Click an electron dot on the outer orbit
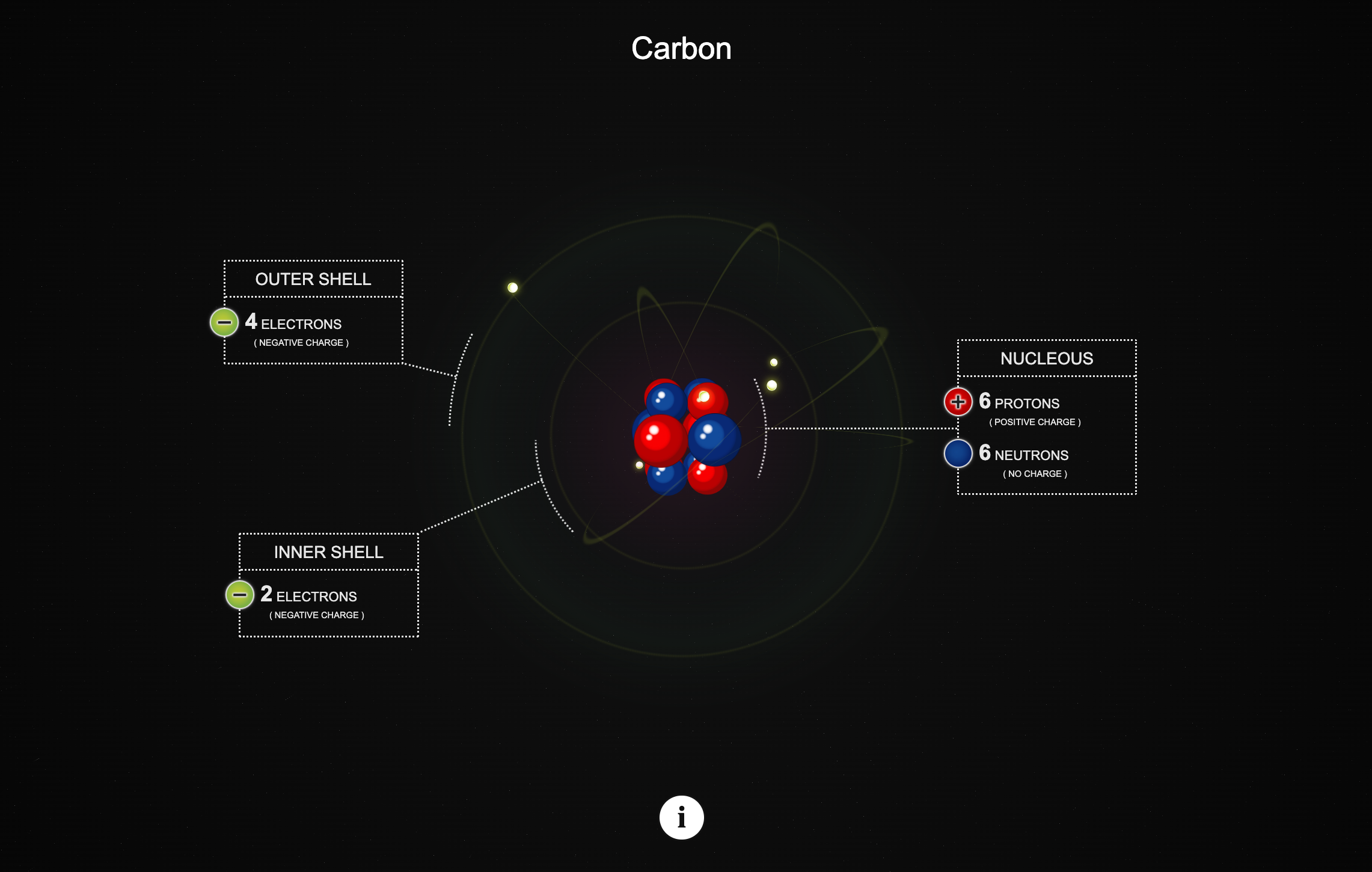Screen dimensions: 1372x872 pos(512,288)
